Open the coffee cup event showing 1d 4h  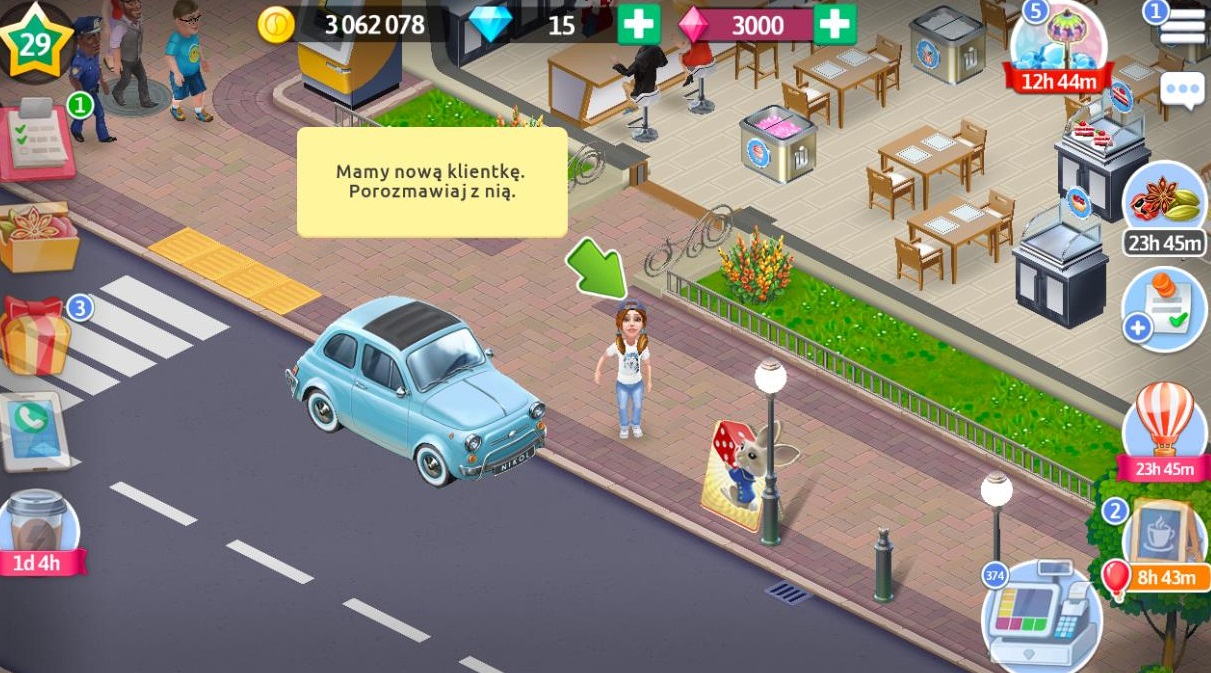[38, 532]
